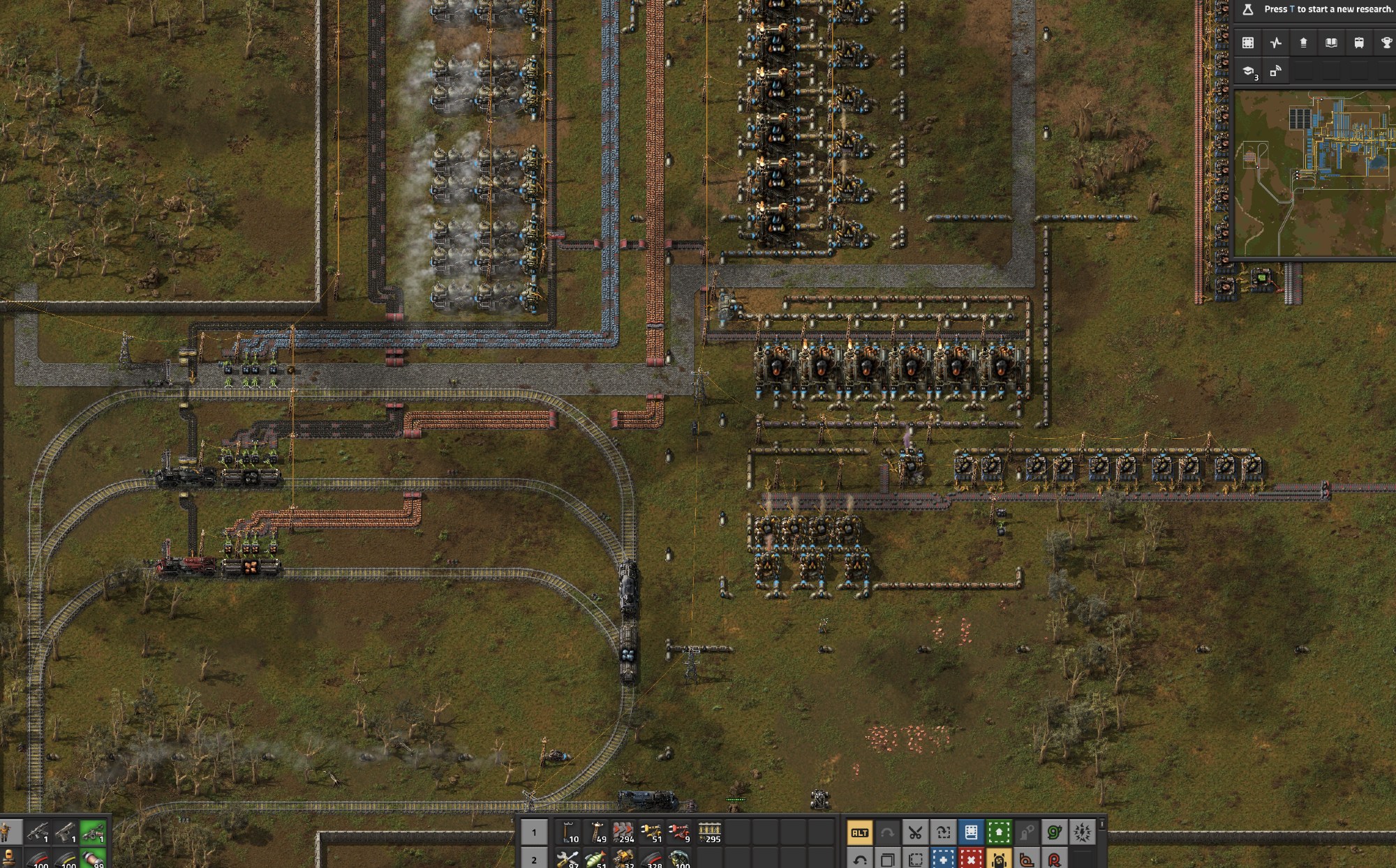Select the rail item slot with 295
The image size is (1396, 868).
tap(709, 832)
